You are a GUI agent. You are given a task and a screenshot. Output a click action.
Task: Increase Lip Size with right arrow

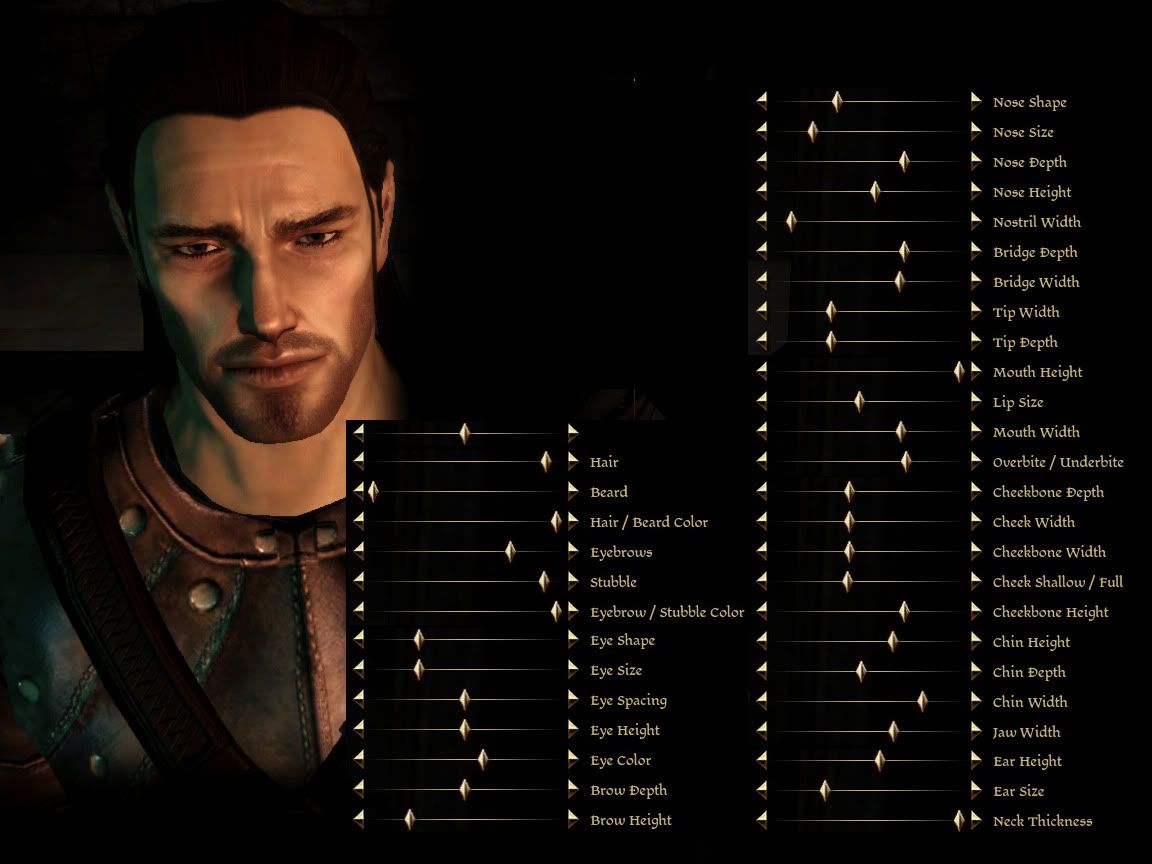[976, 401]
